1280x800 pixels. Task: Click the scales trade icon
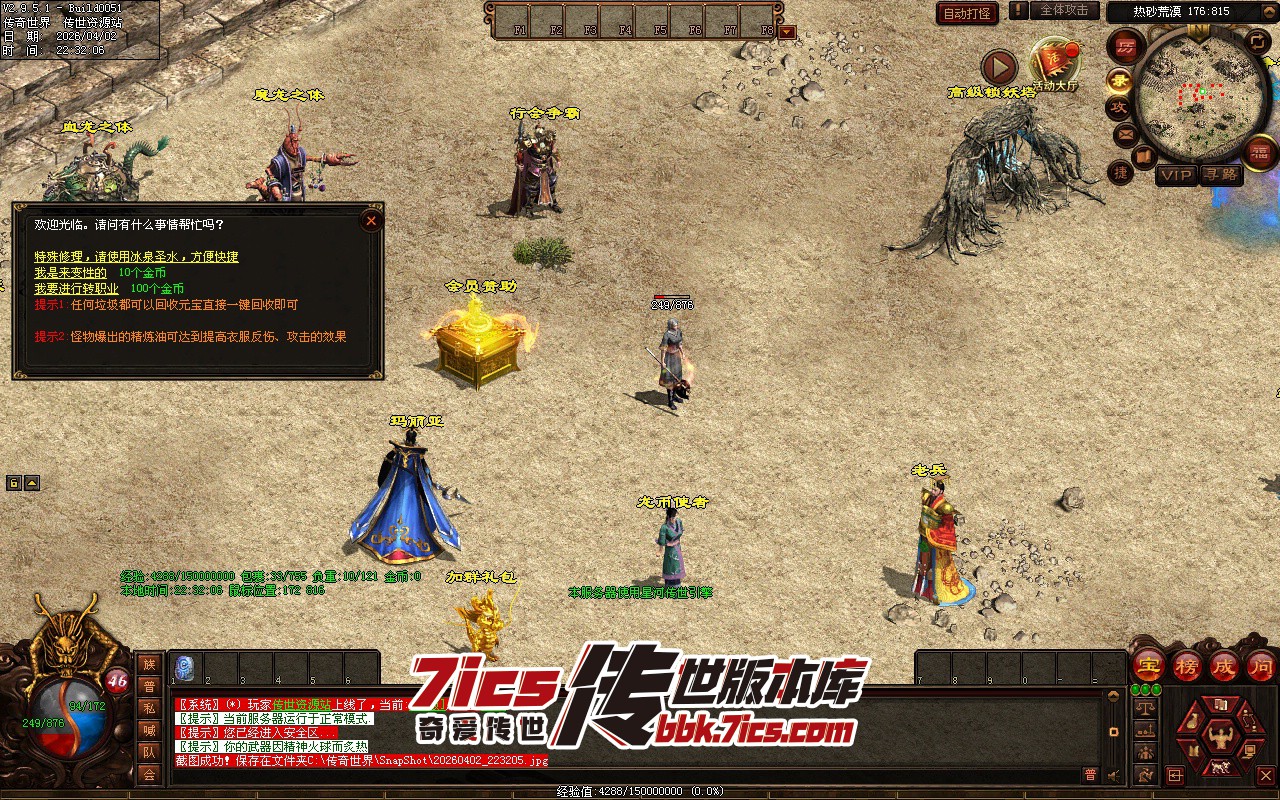1146,707
